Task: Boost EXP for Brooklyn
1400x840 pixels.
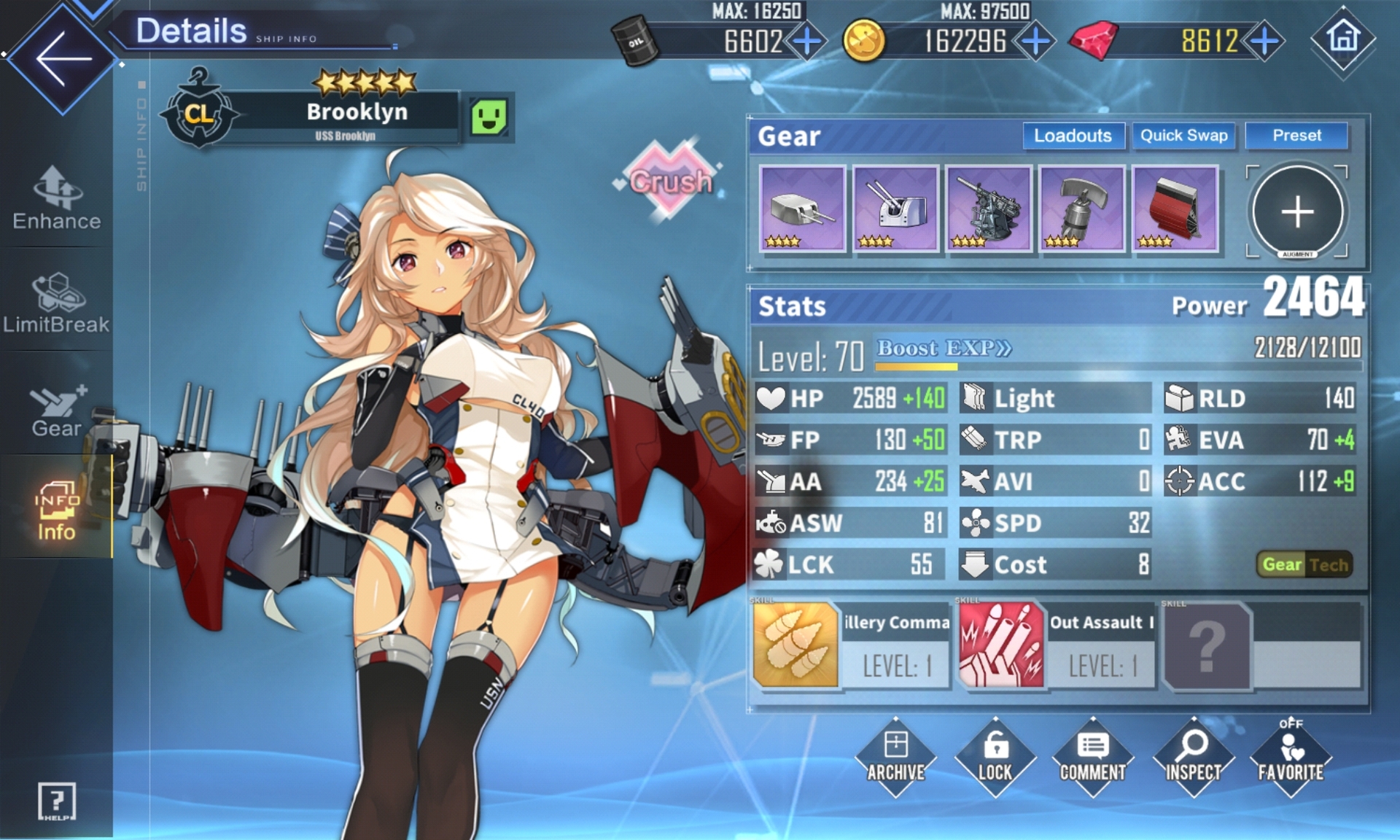Action: tap(944, 349)
